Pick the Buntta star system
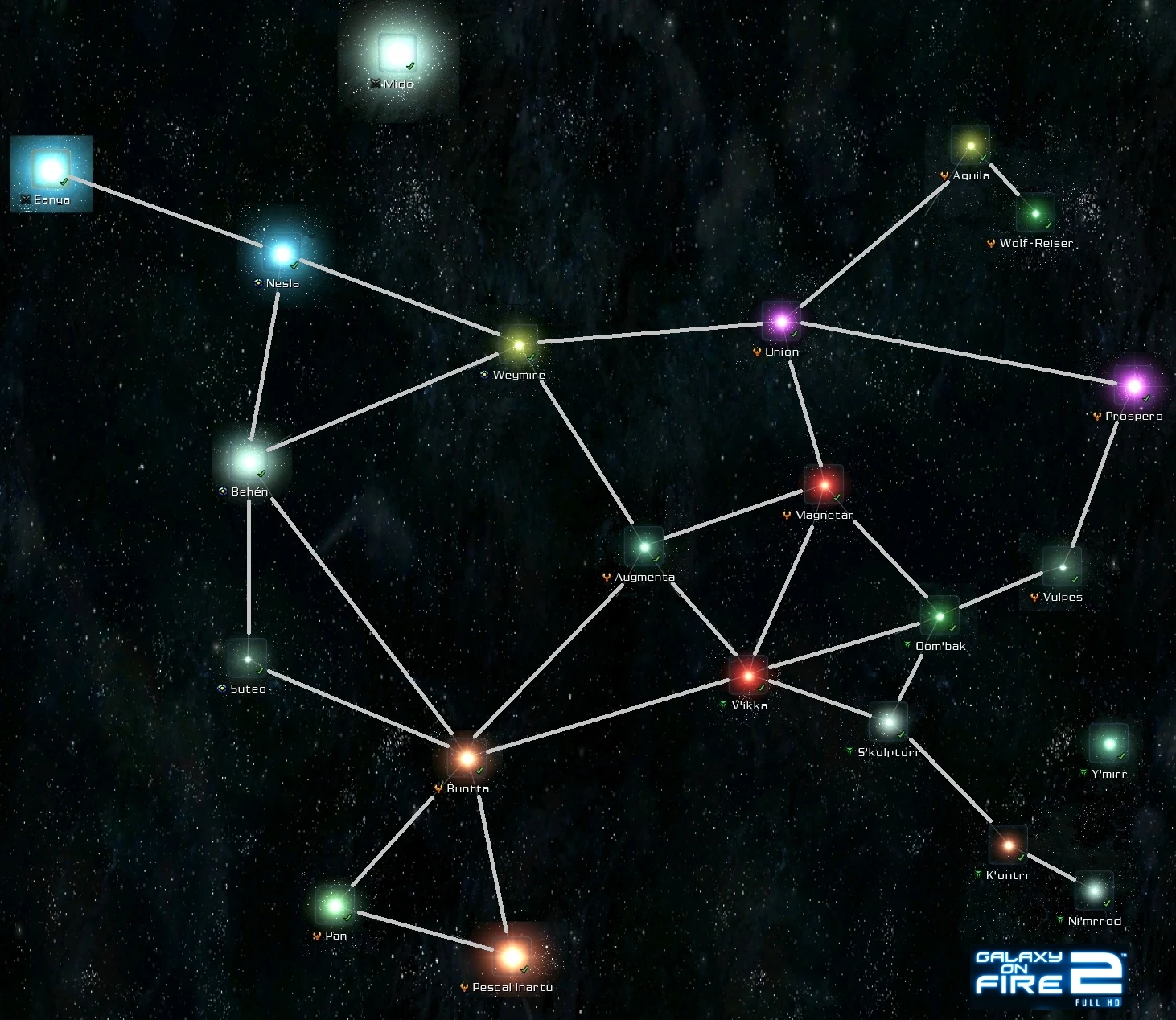 [467, 758]
